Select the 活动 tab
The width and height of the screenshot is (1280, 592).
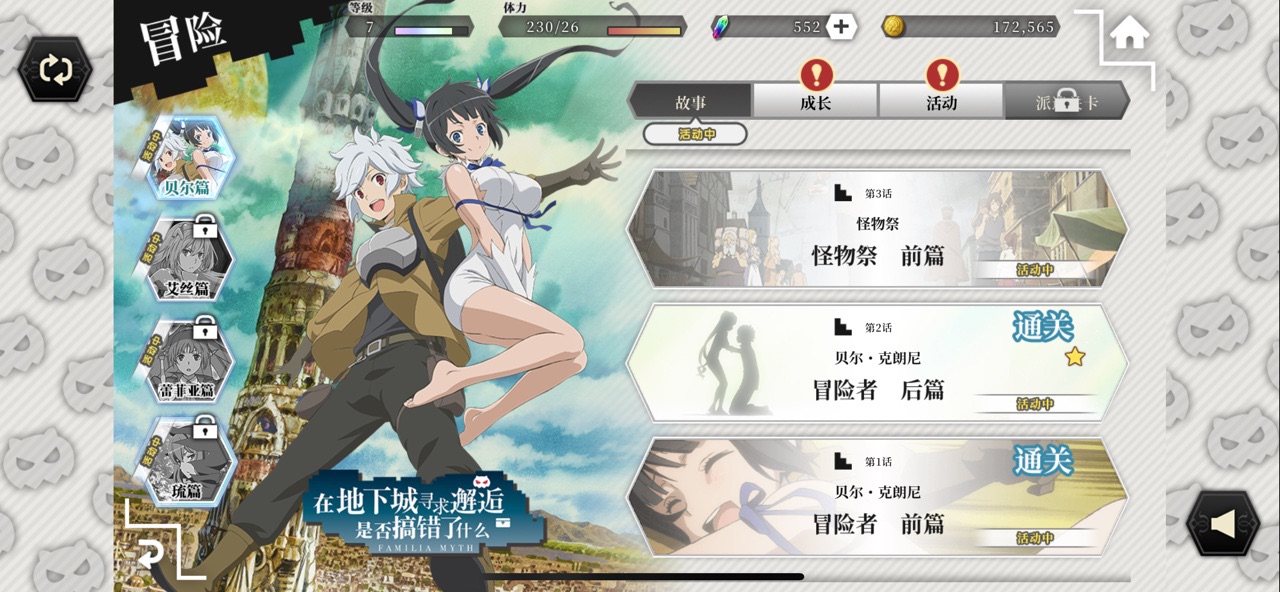coord(941,102)
